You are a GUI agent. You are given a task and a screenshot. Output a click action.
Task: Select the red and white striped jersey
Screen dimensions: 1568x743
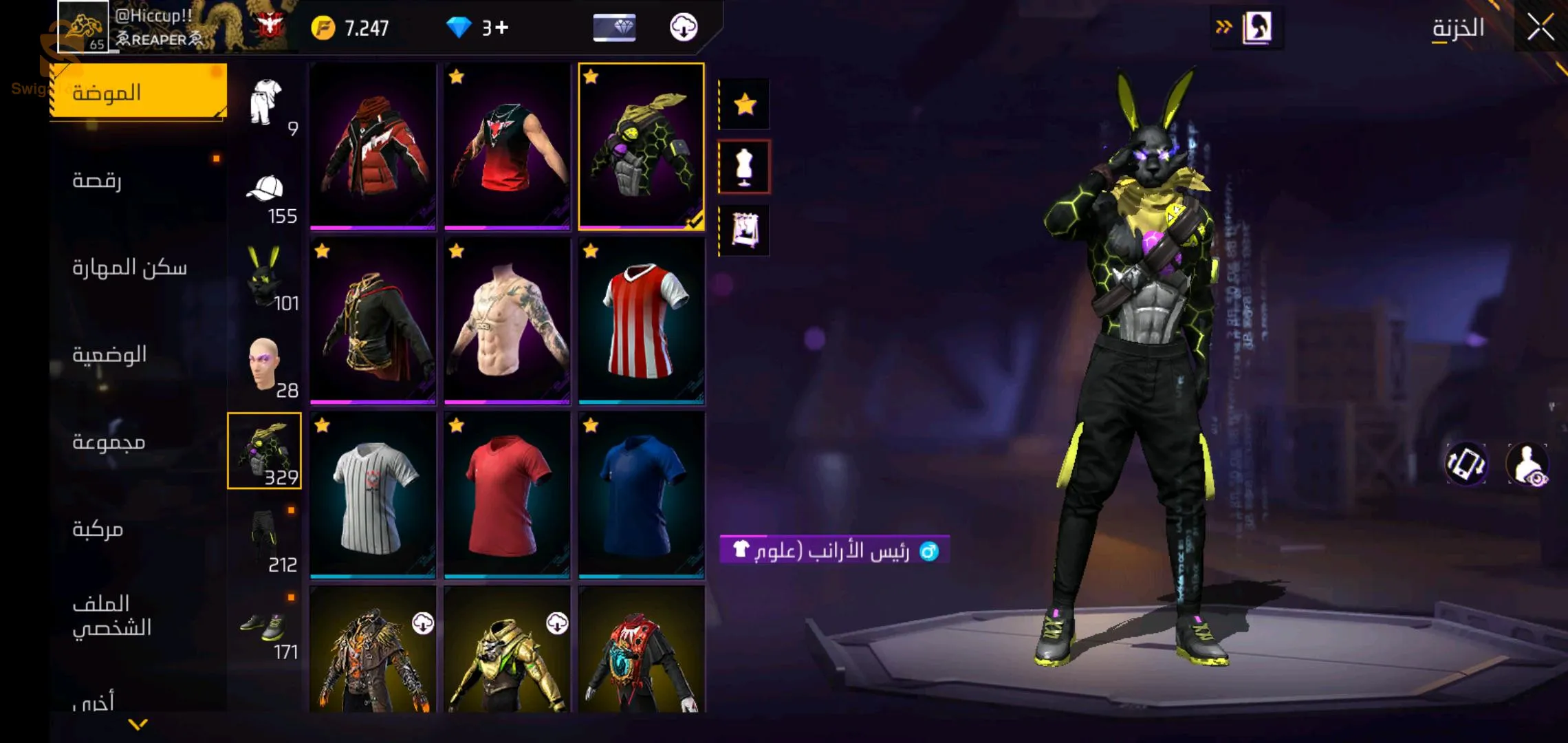(x=641, y=321)
